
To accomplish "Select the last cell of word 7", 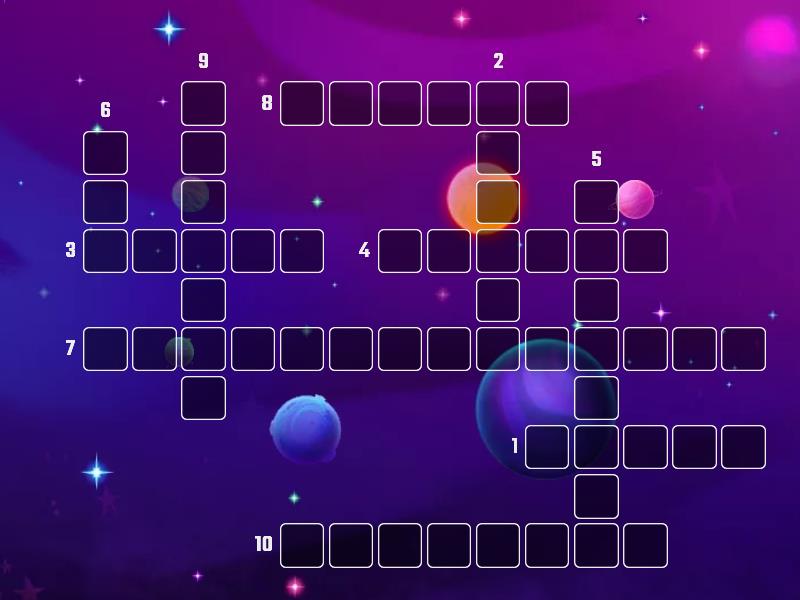I will [743, 348].
